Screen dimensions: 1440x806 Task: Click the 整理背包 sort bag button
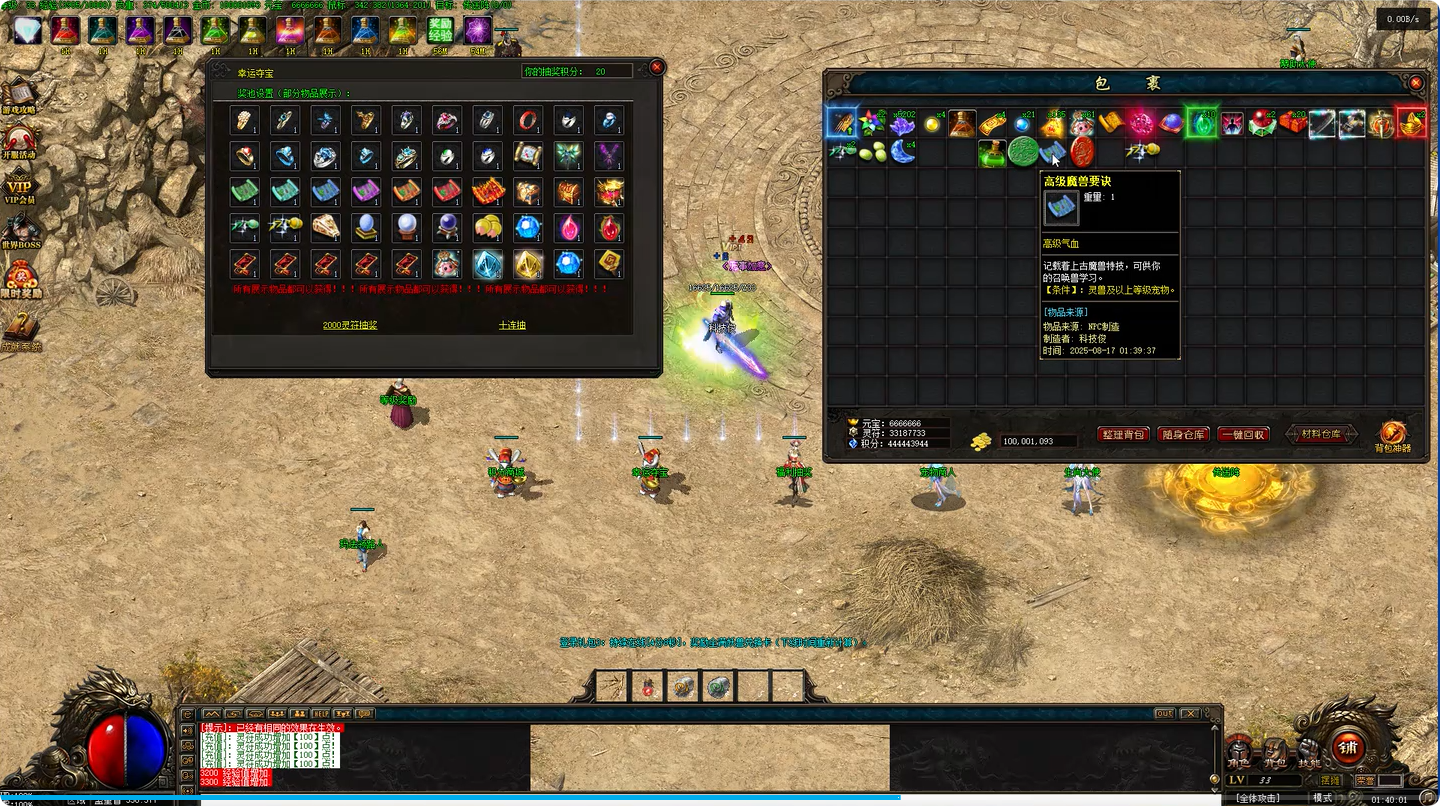coord(1123,435)
